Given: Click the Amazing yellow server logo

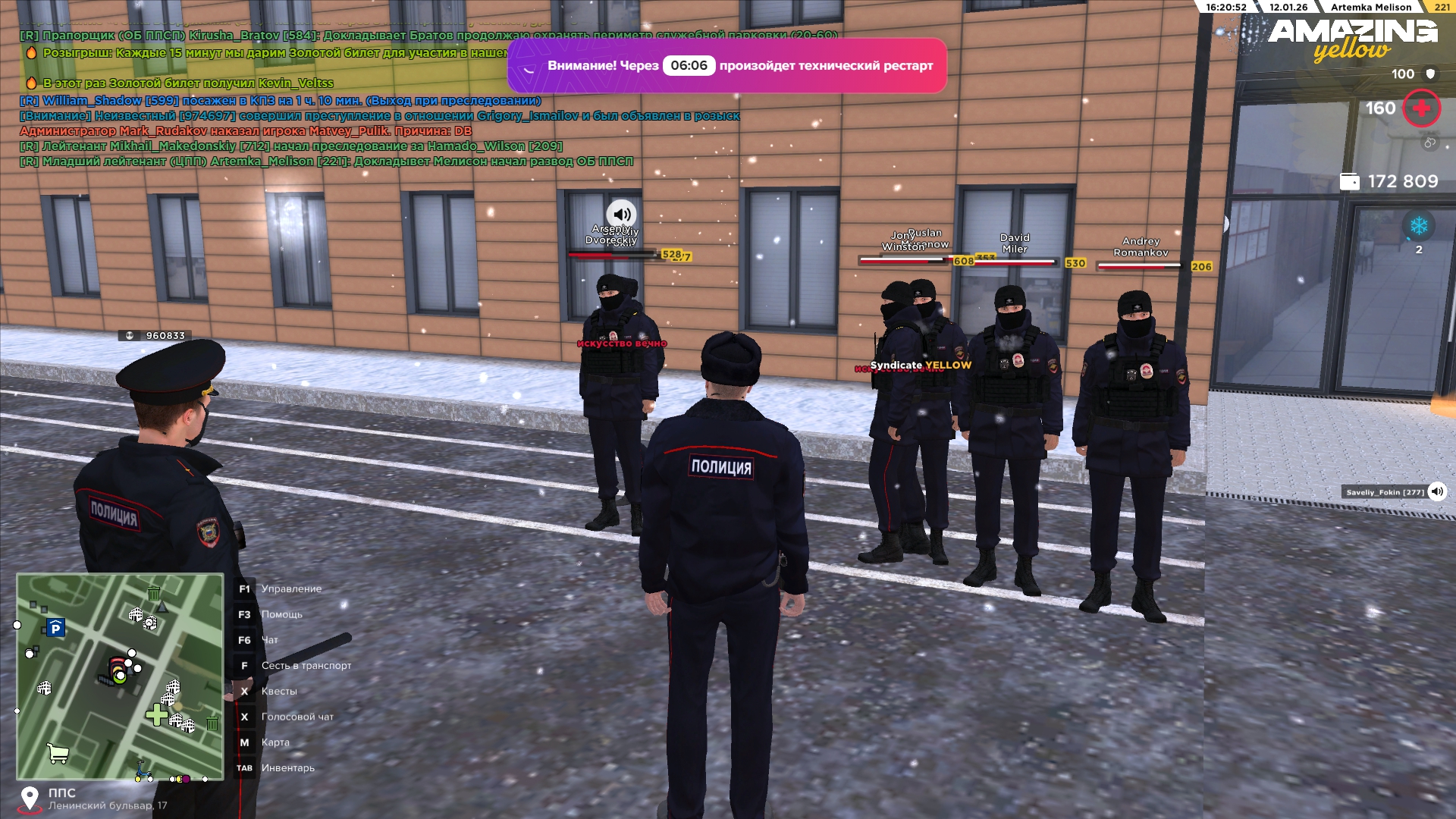Looking at the screenshot, I should (1352, 39).
